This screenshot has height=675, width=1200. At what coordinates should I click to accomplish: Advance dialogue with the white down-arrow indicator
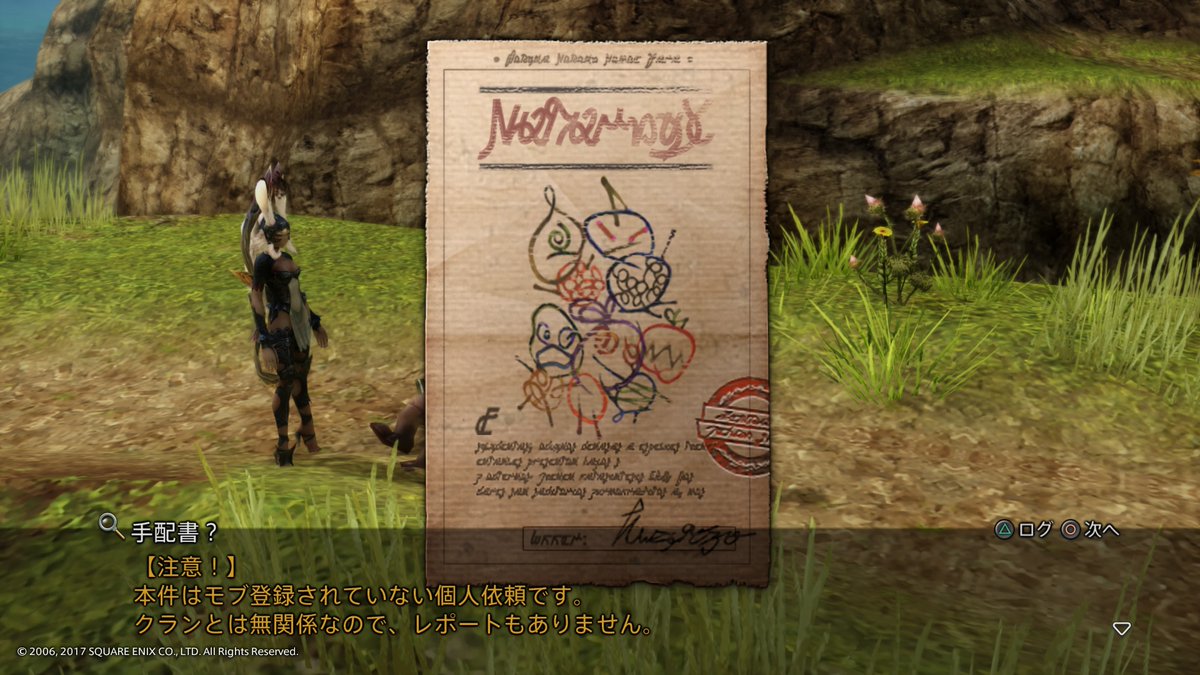[1122, 628]
